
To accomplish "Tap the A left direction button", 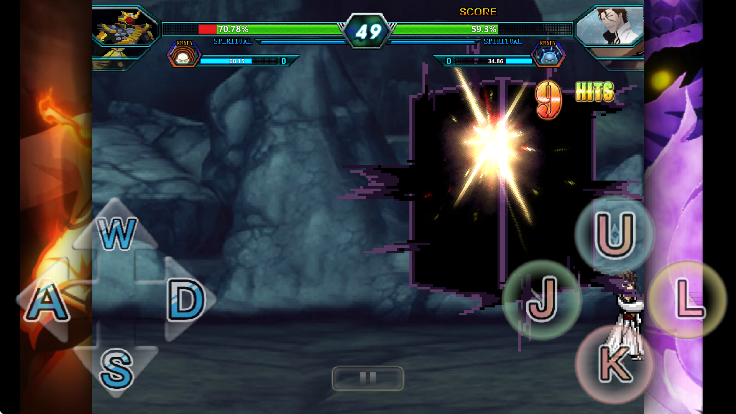I will click(46, 303).
